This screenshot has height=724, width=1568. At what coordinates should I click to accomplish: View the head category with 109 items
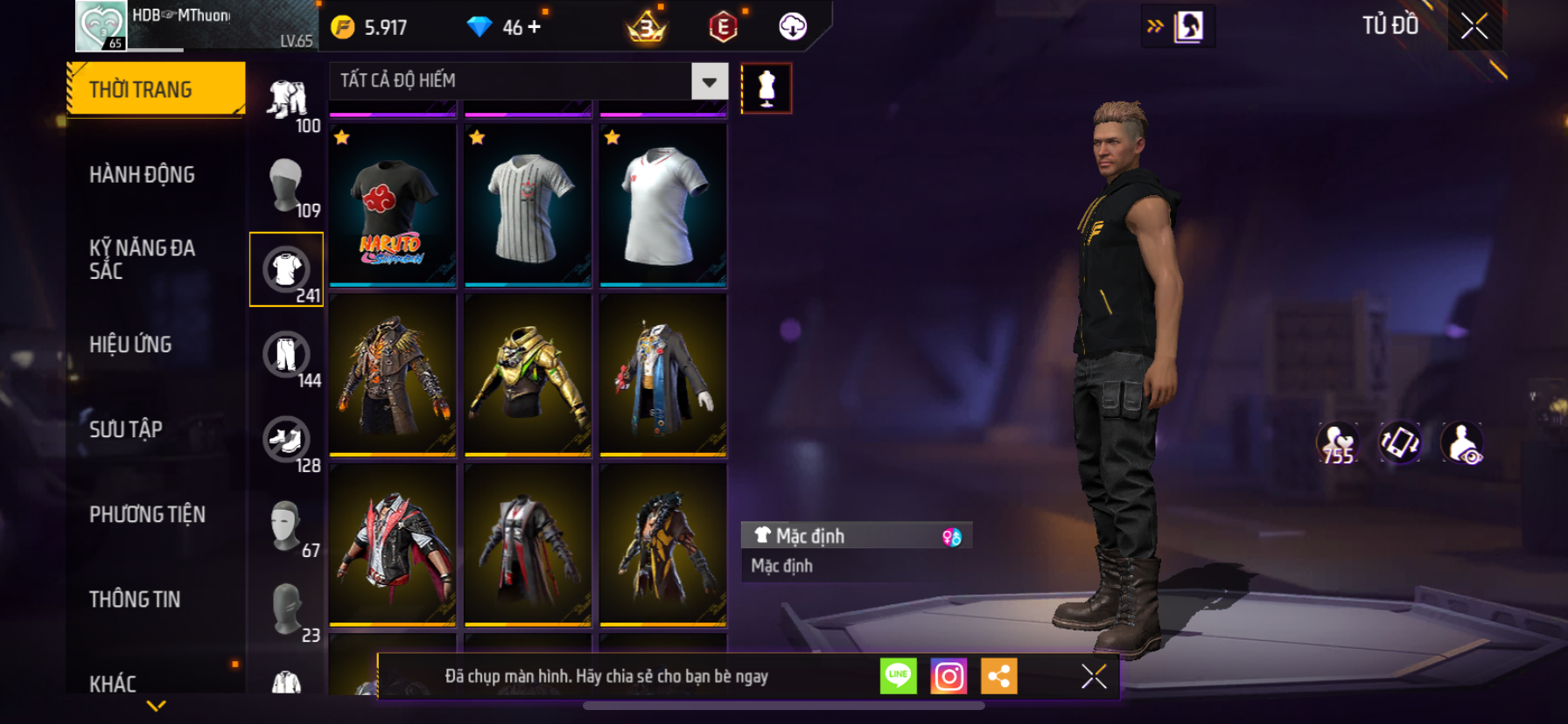287,185
